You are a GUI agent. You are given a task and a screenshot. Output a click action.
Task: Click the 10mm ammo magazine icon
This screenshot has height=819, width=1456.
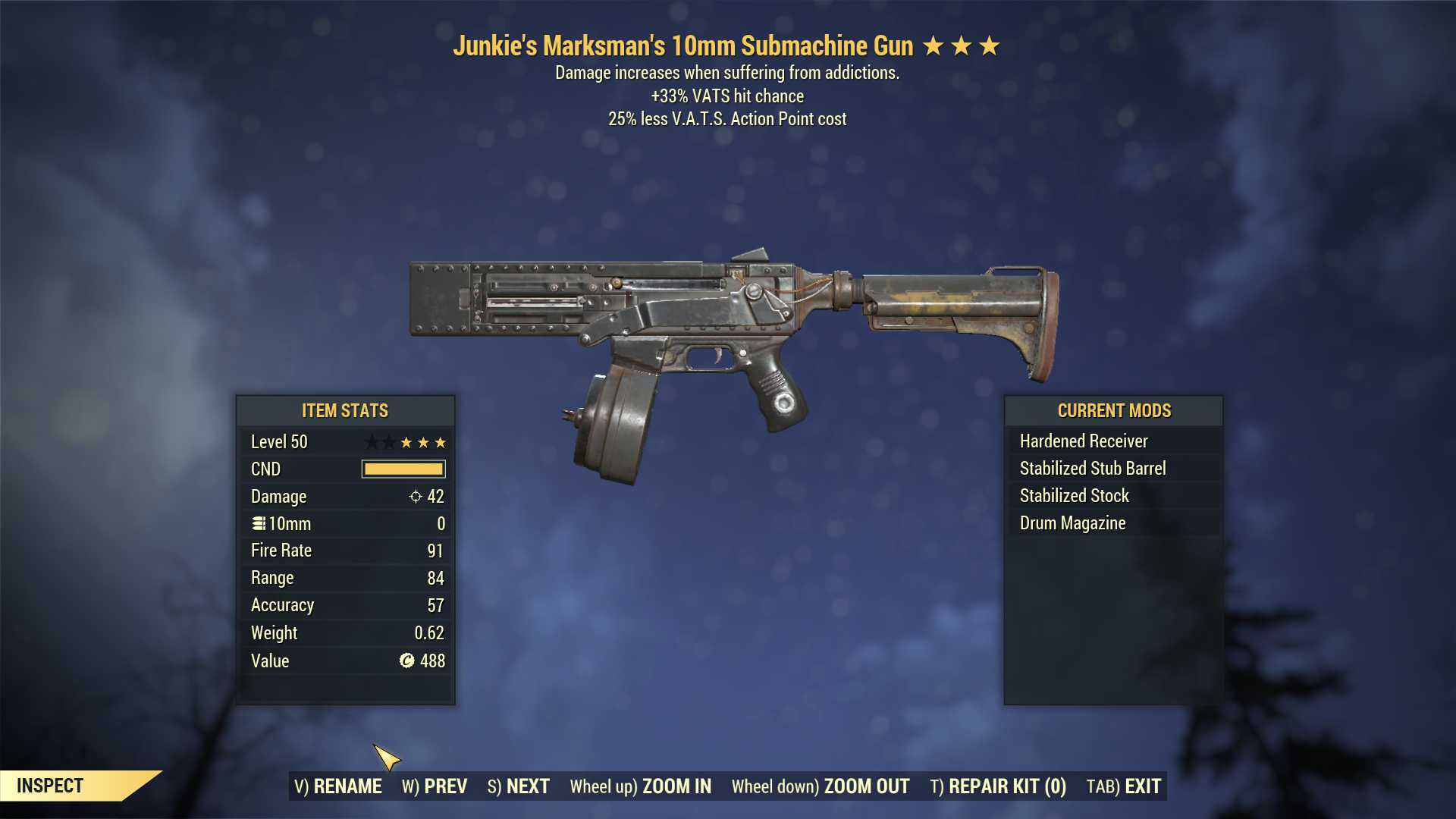tap(258, 523)
